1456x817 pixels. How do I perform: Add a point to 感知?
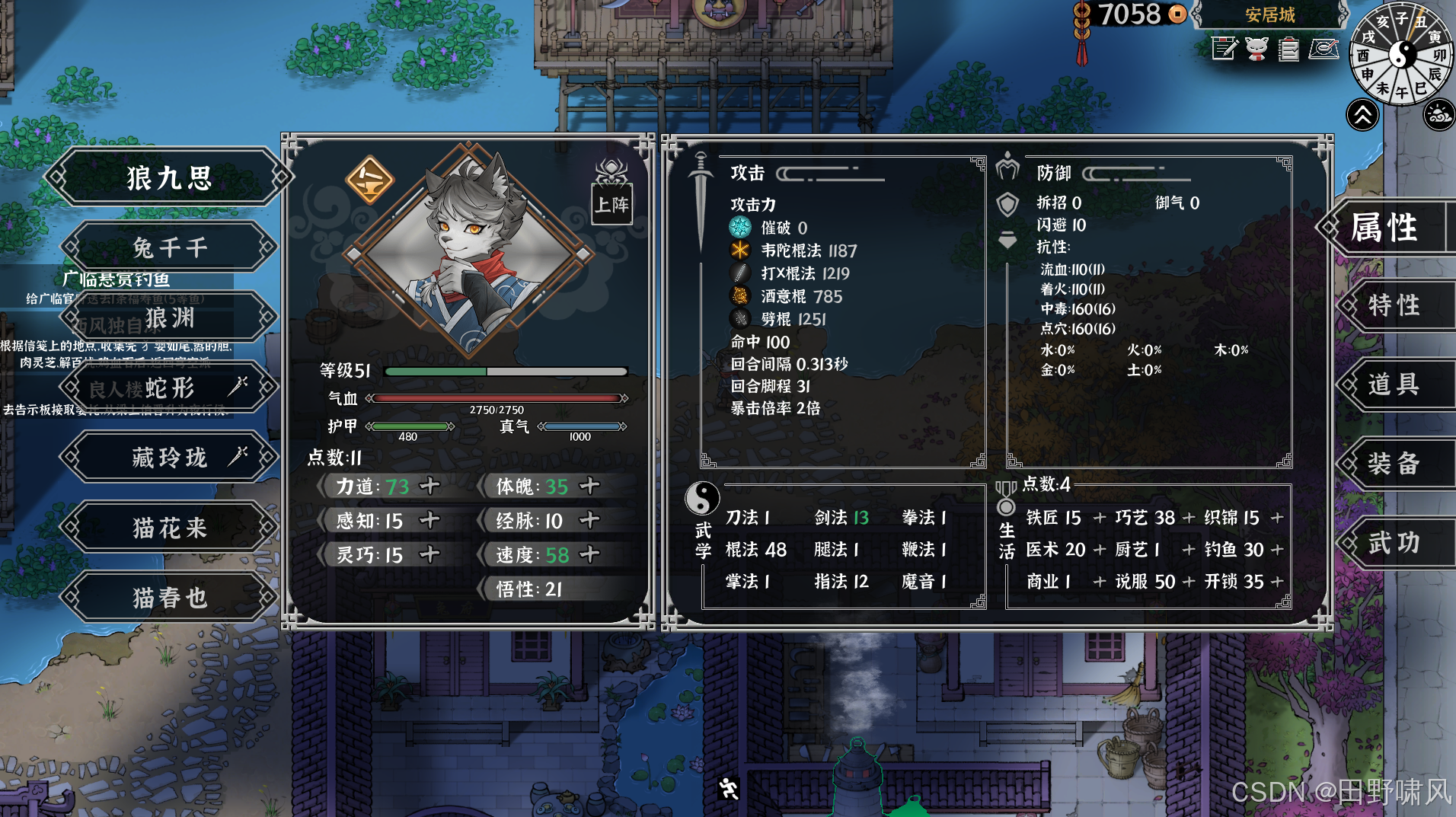coord(430,520)
